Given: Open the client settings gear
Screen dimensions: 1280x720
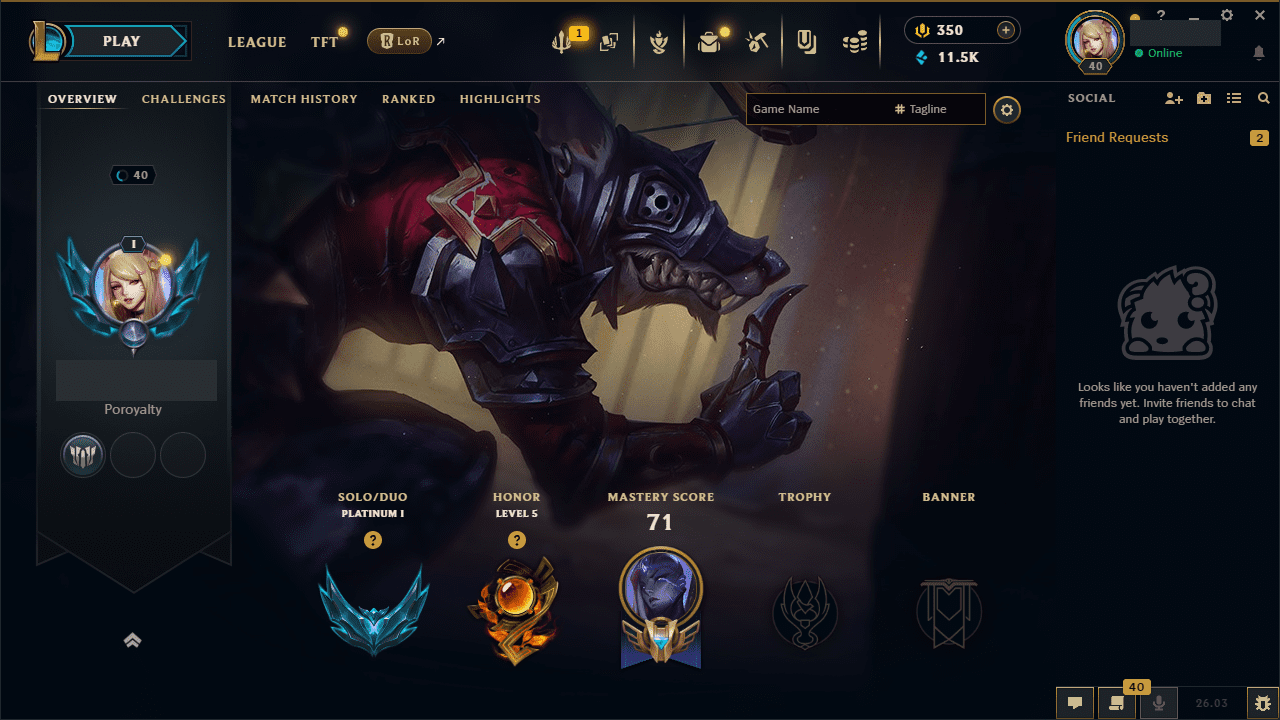Looking at the screenshot, I should (x=1226, y=15).
